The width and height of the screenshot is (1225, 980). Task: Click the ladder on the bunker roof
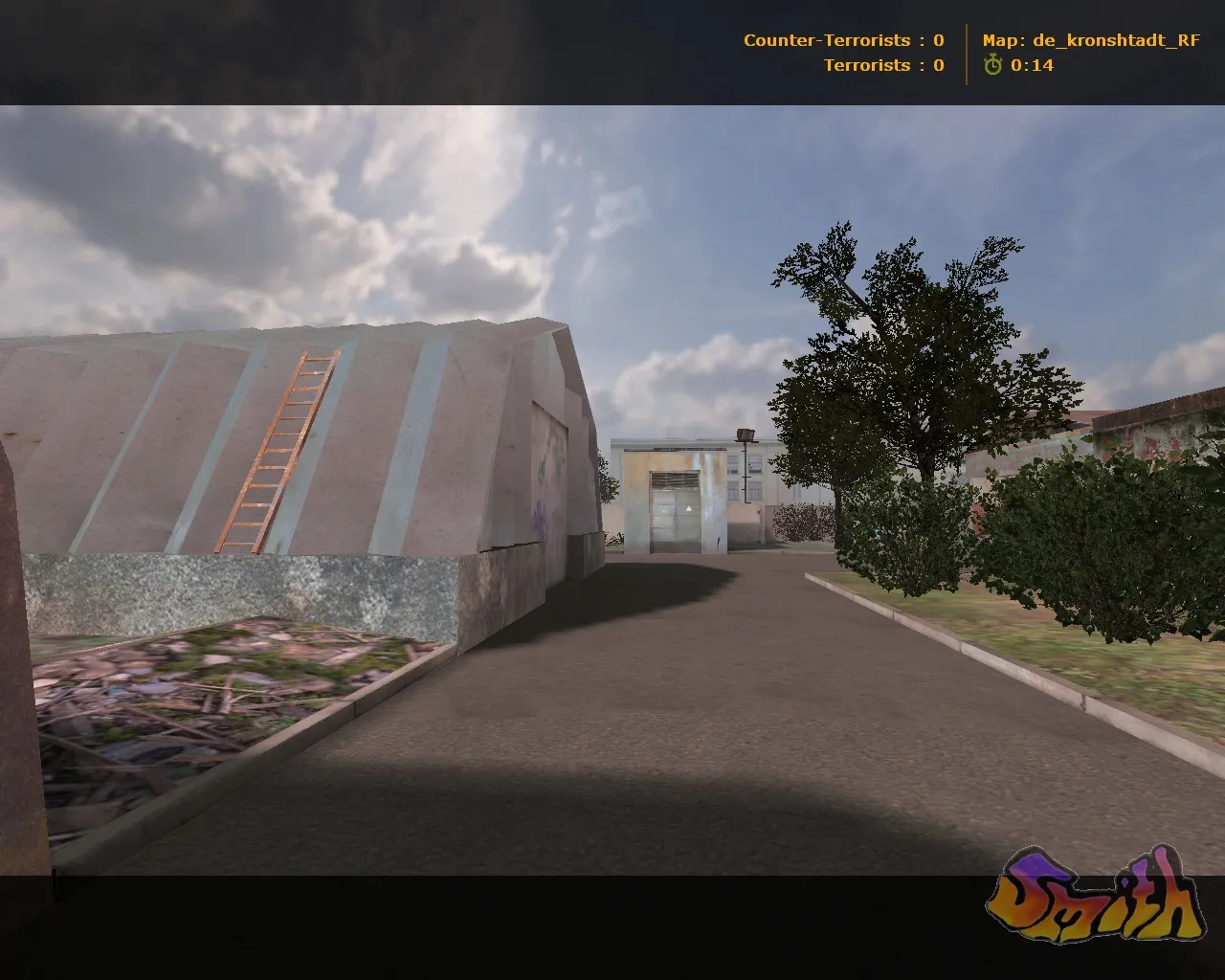point(278,448)
